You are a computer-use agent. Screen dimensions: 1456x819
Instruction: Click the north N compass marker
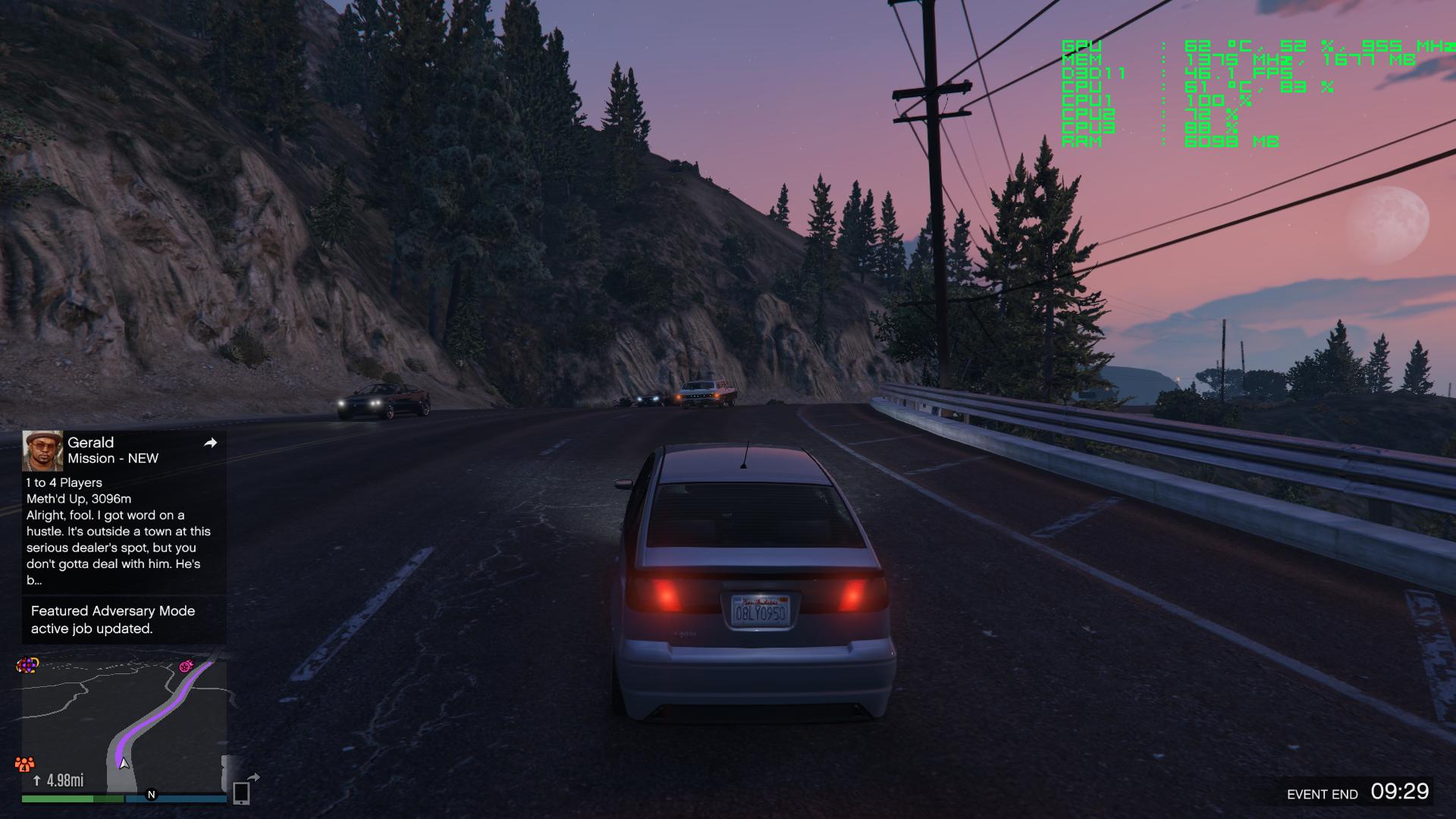[151, 795]
